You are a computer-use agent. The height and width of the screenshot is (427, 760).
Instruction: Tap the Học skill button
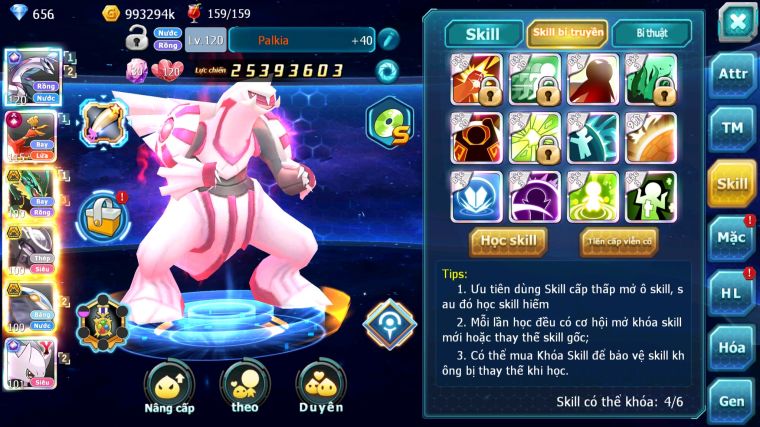point(510,240)
